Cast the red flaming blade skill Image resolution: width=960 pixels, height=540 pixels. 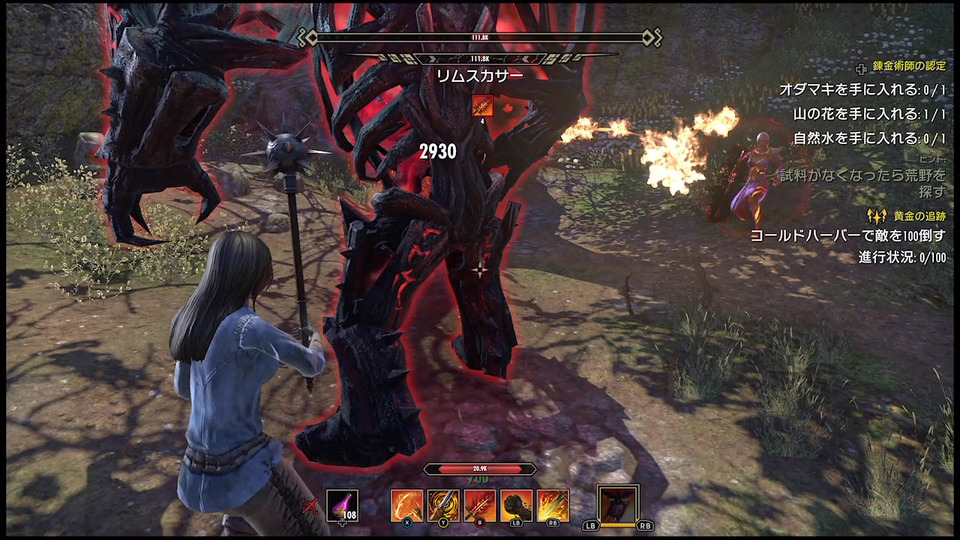[480, 504]
